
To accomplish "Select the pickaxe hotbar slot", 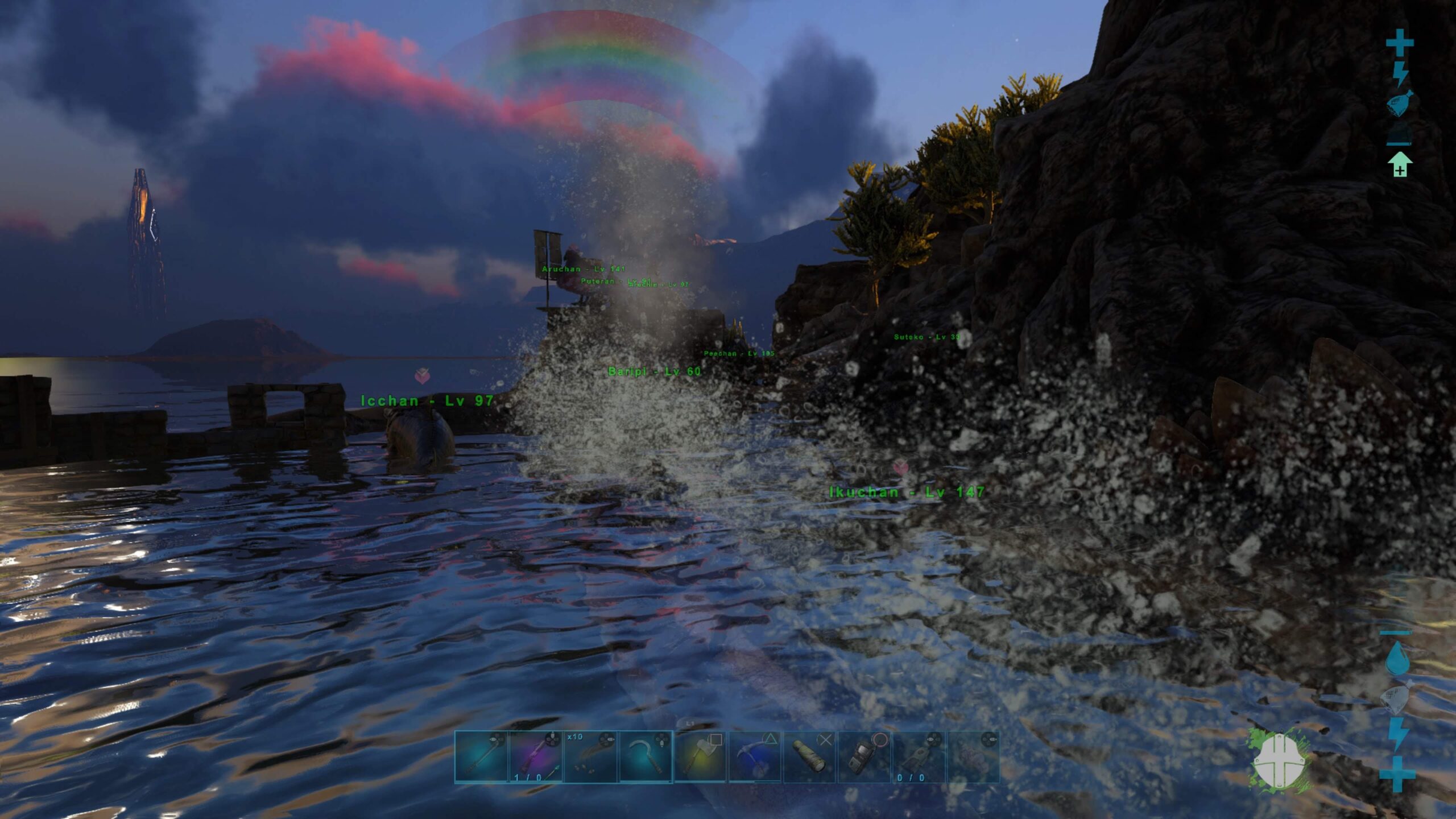I will click(x=755, y=758).
